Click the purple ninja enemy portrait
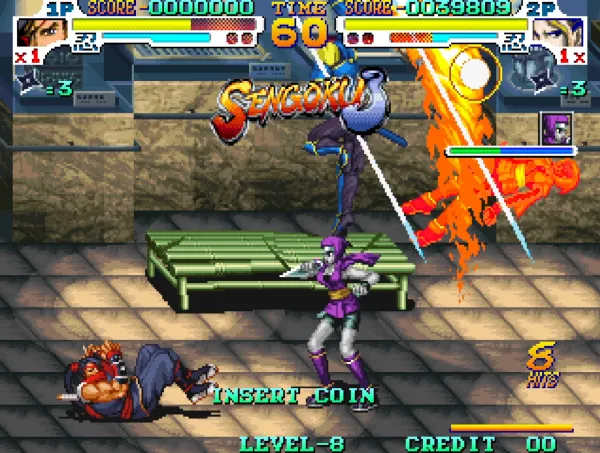This screenshot has width=600, height=453. tap(555, 128)
